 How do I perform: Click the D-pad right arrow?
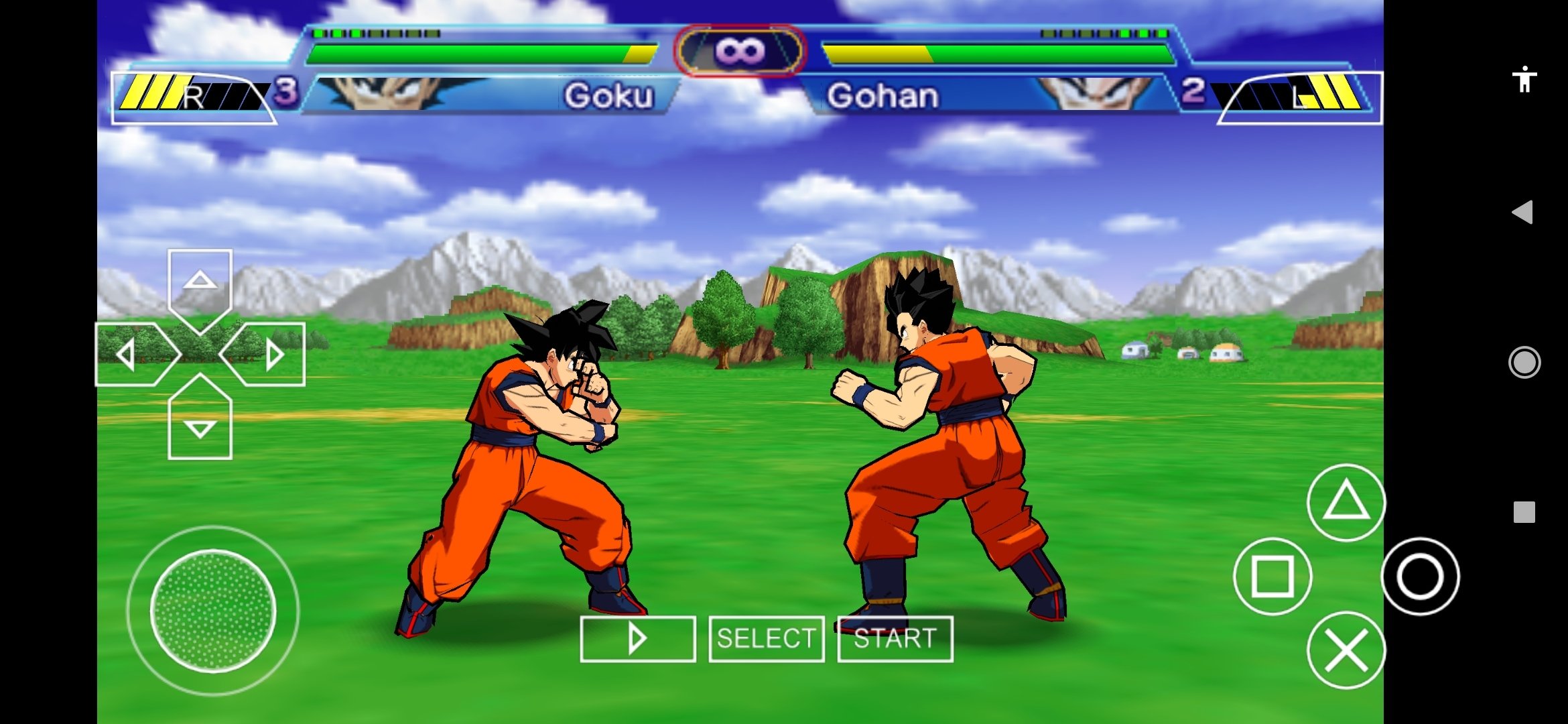268,354
